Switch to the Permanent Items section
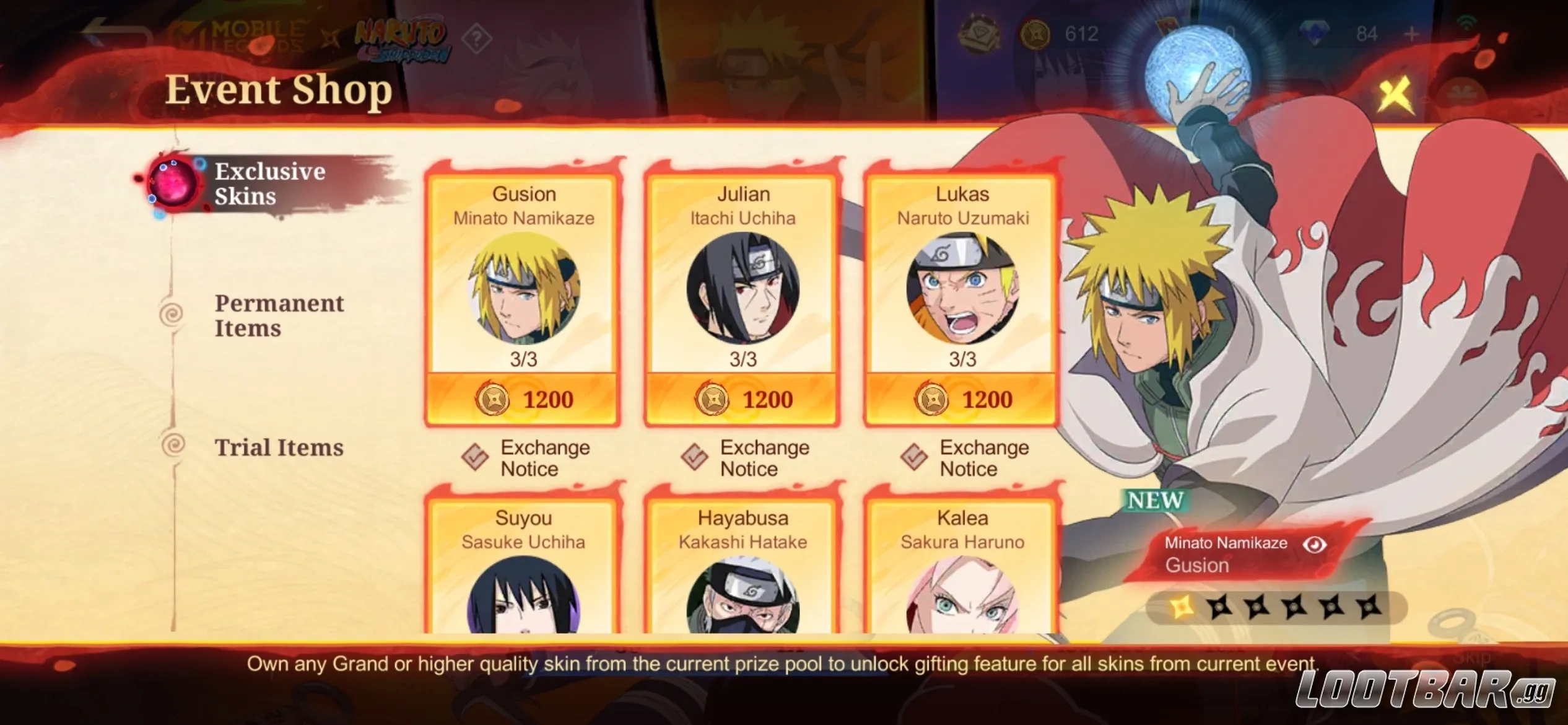1568x725 pixels. [279, 315]
